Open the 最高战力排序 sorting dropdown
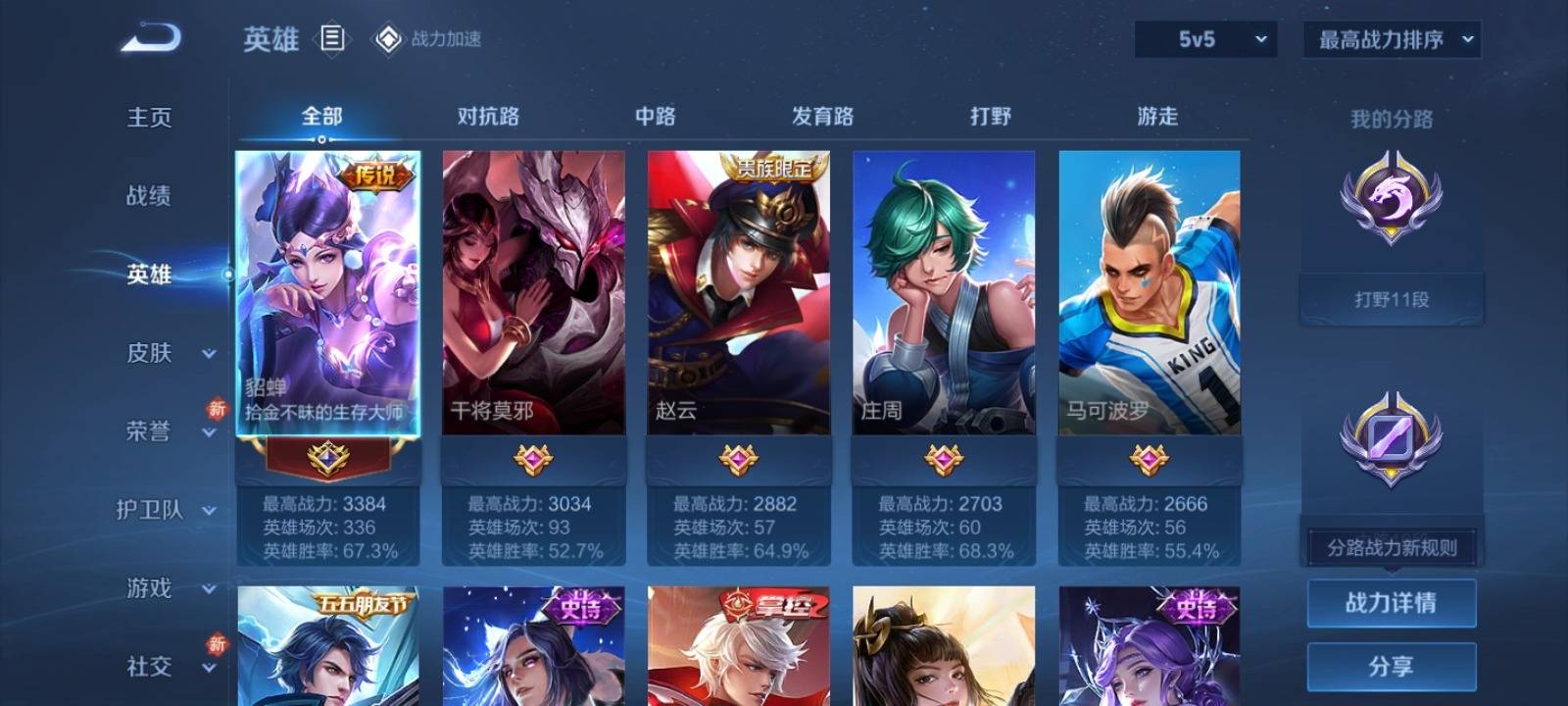 pyautogui.click(x=1392, y=39)
